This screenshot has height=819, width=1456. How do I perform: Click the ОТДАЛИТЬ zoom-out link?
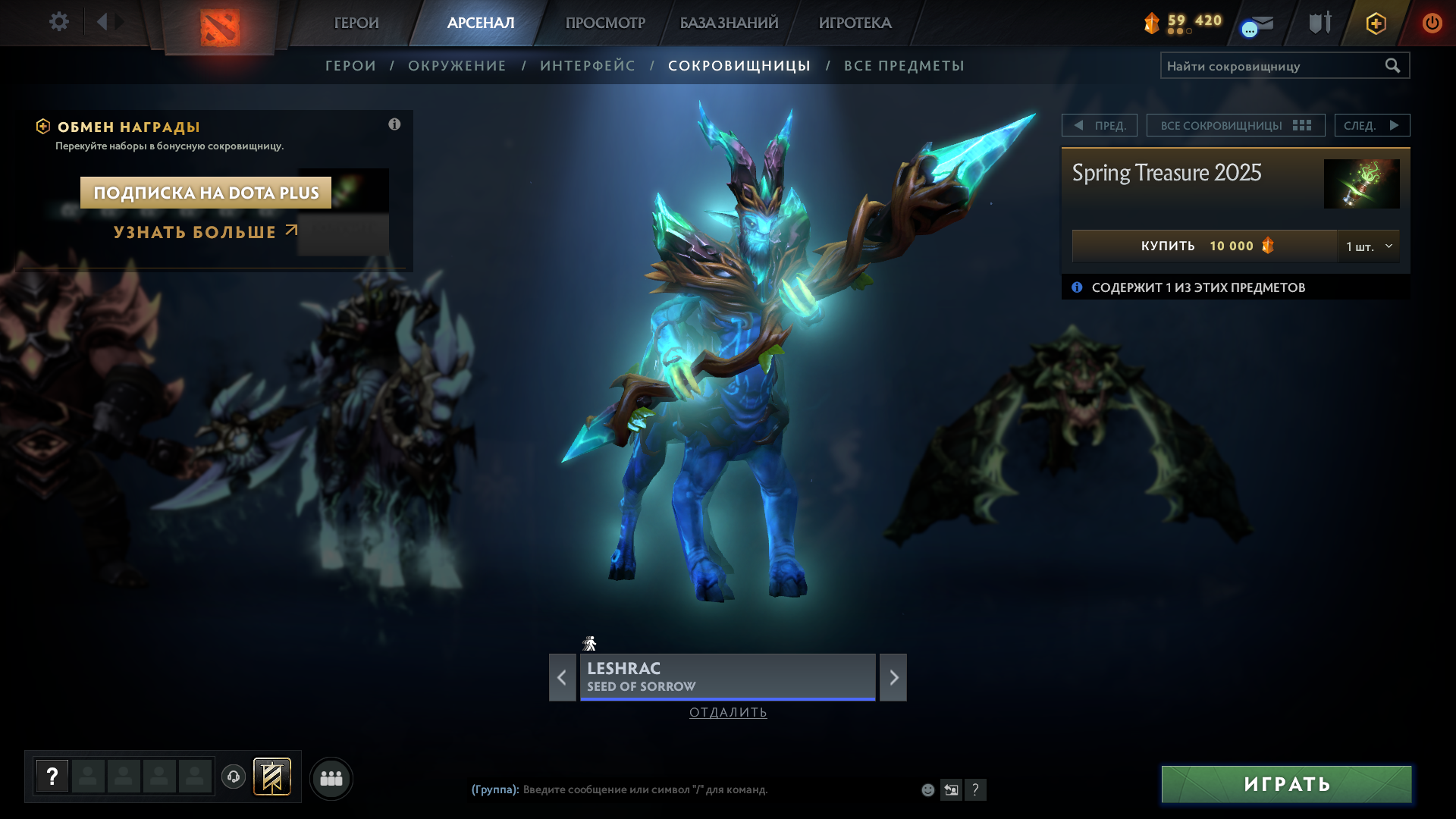pyautogui.click(x=728, y=712)
